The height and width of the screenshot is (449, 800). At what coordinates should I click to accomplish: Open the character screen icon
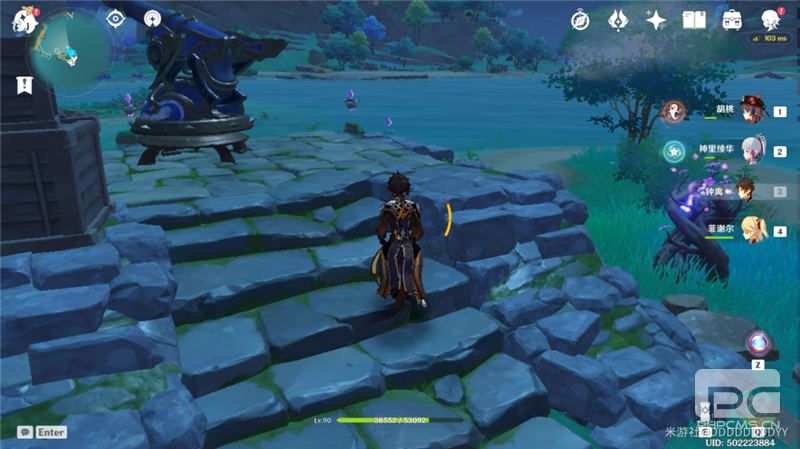pyautogui.click(x=771, y=19)
